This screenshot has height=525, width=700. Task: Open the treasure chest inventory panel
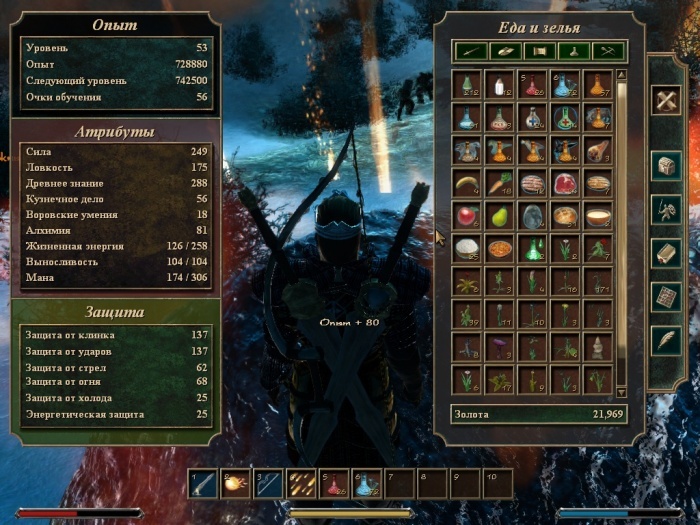(x=666, y=164)
